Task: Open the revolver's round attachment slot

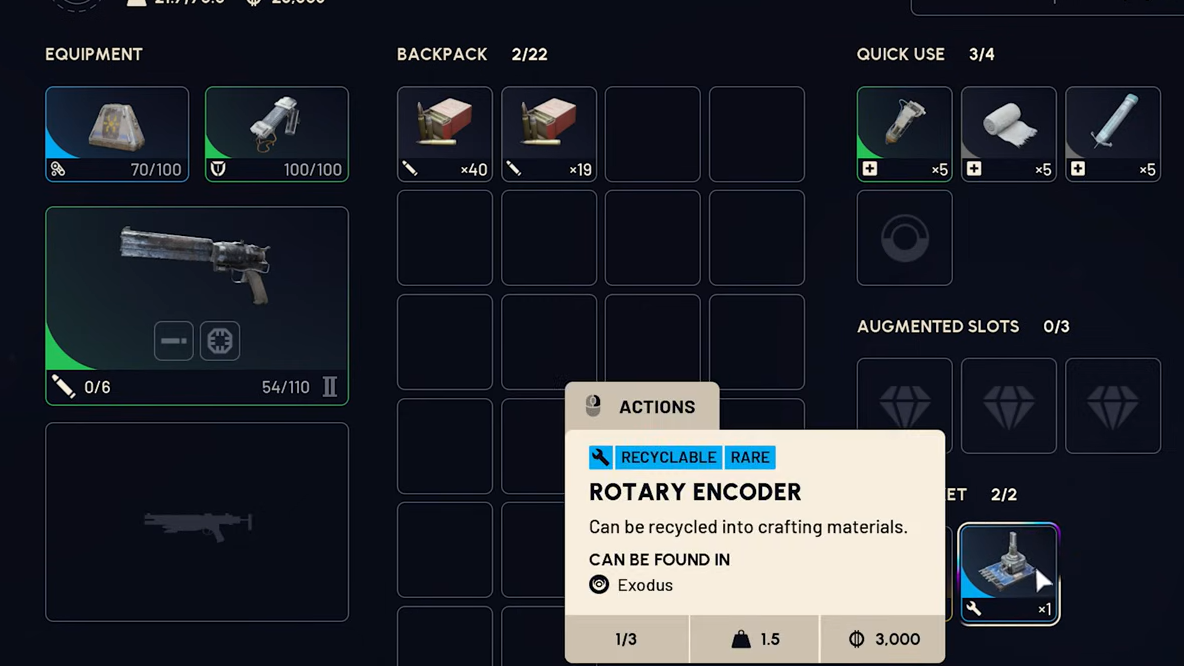Action: tap(220, 341)
